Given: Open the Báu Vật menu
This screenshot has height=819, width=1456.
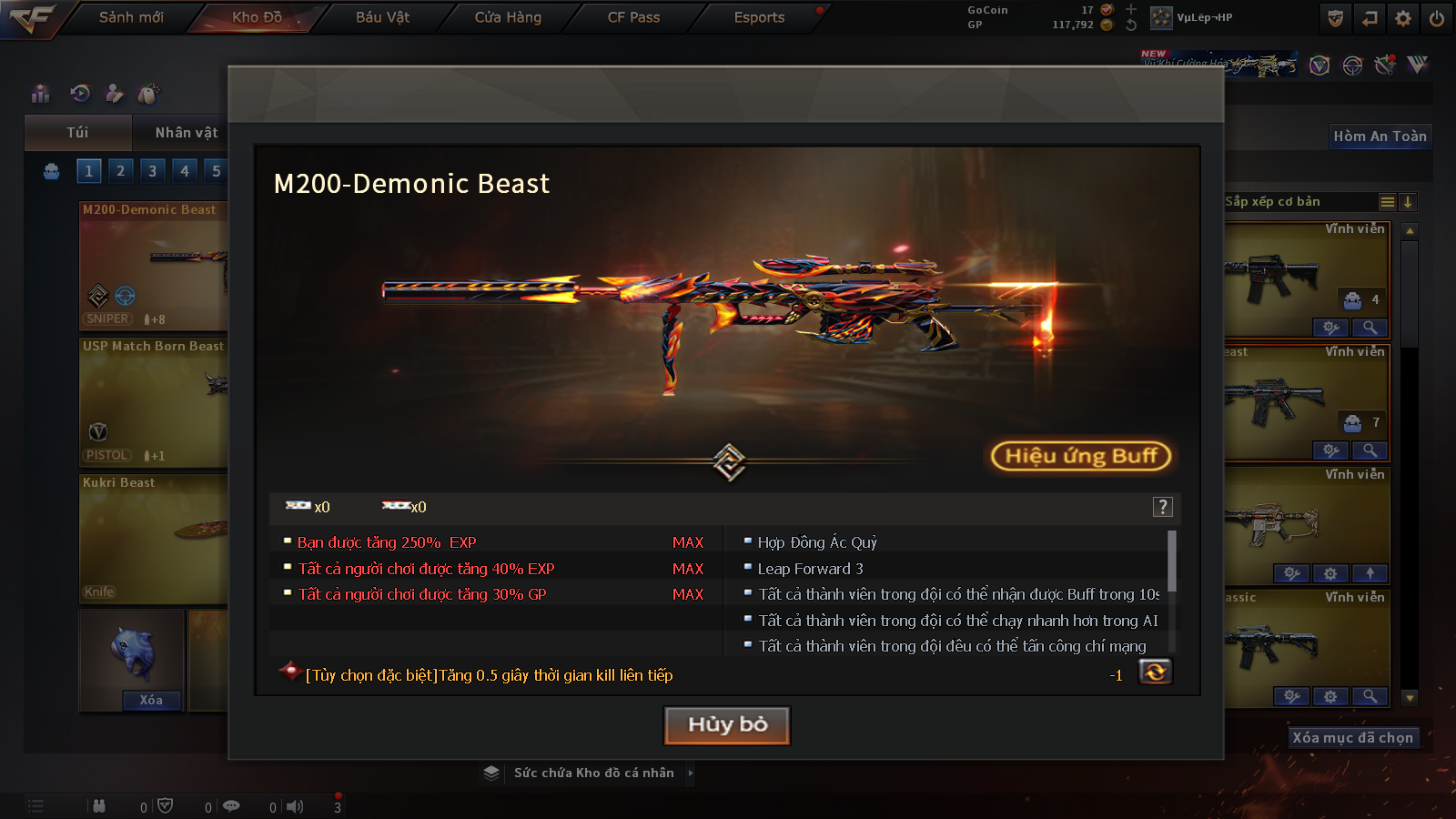Looking at the screenshot, I should [x=382, y=17].
